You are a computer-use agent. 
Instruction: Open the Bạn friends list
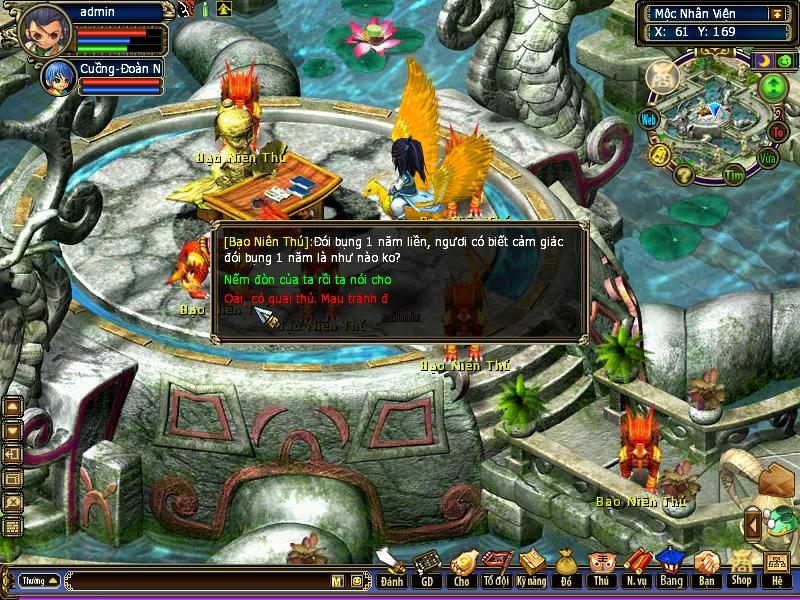coord(706,570)
